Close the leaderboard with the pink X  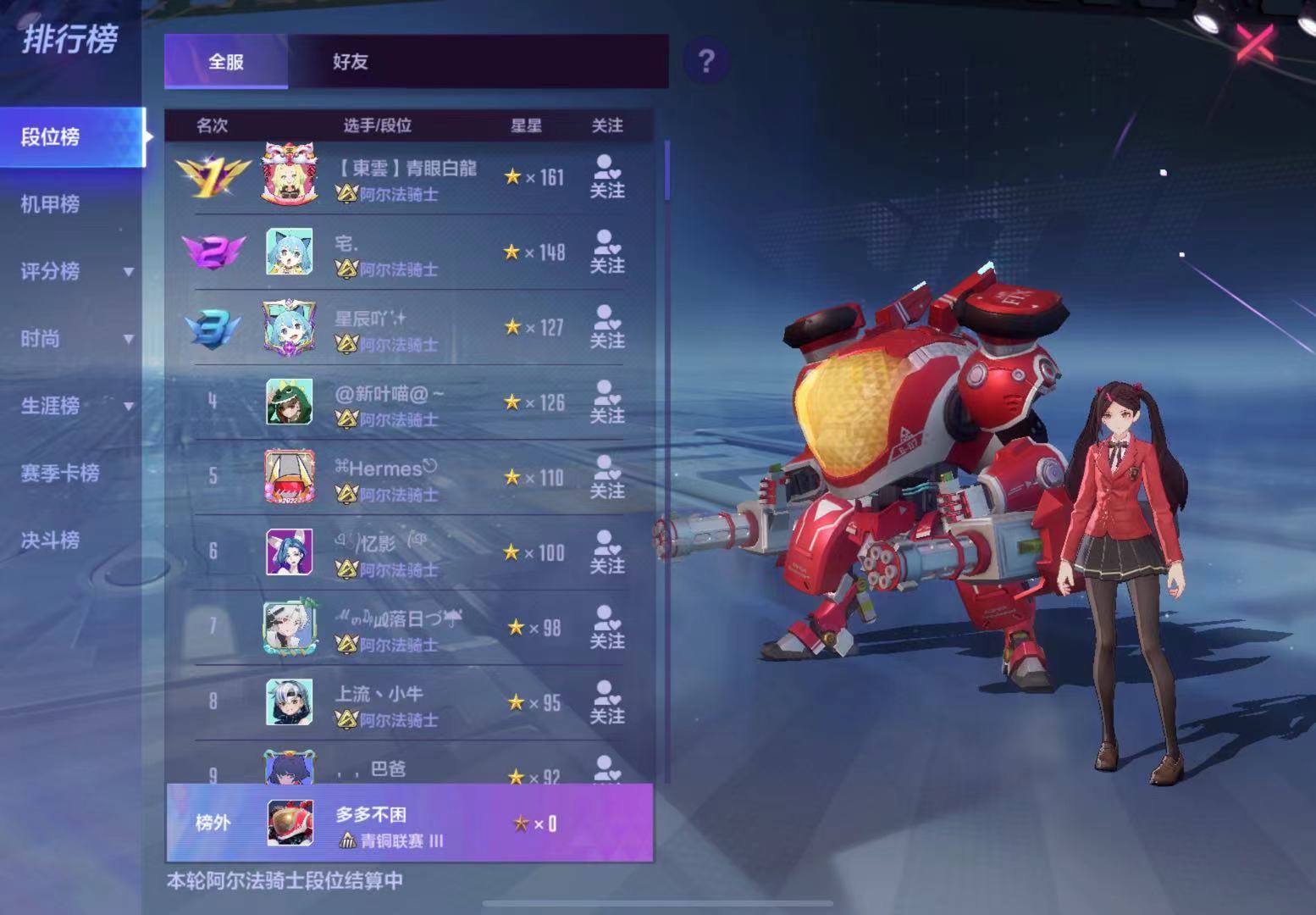tap(1254, 41)
